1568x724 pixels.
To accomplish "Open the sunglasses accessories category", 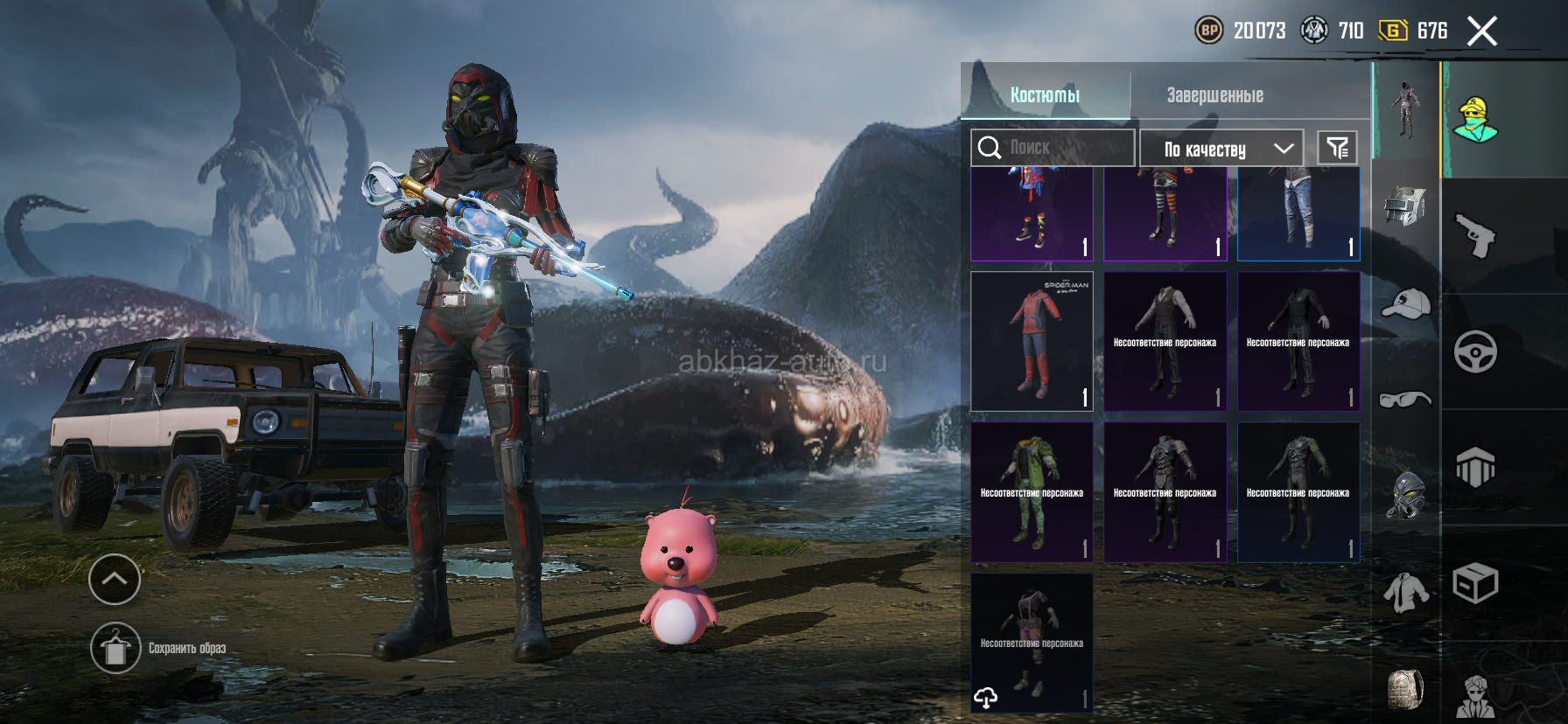I will 1405,400.
